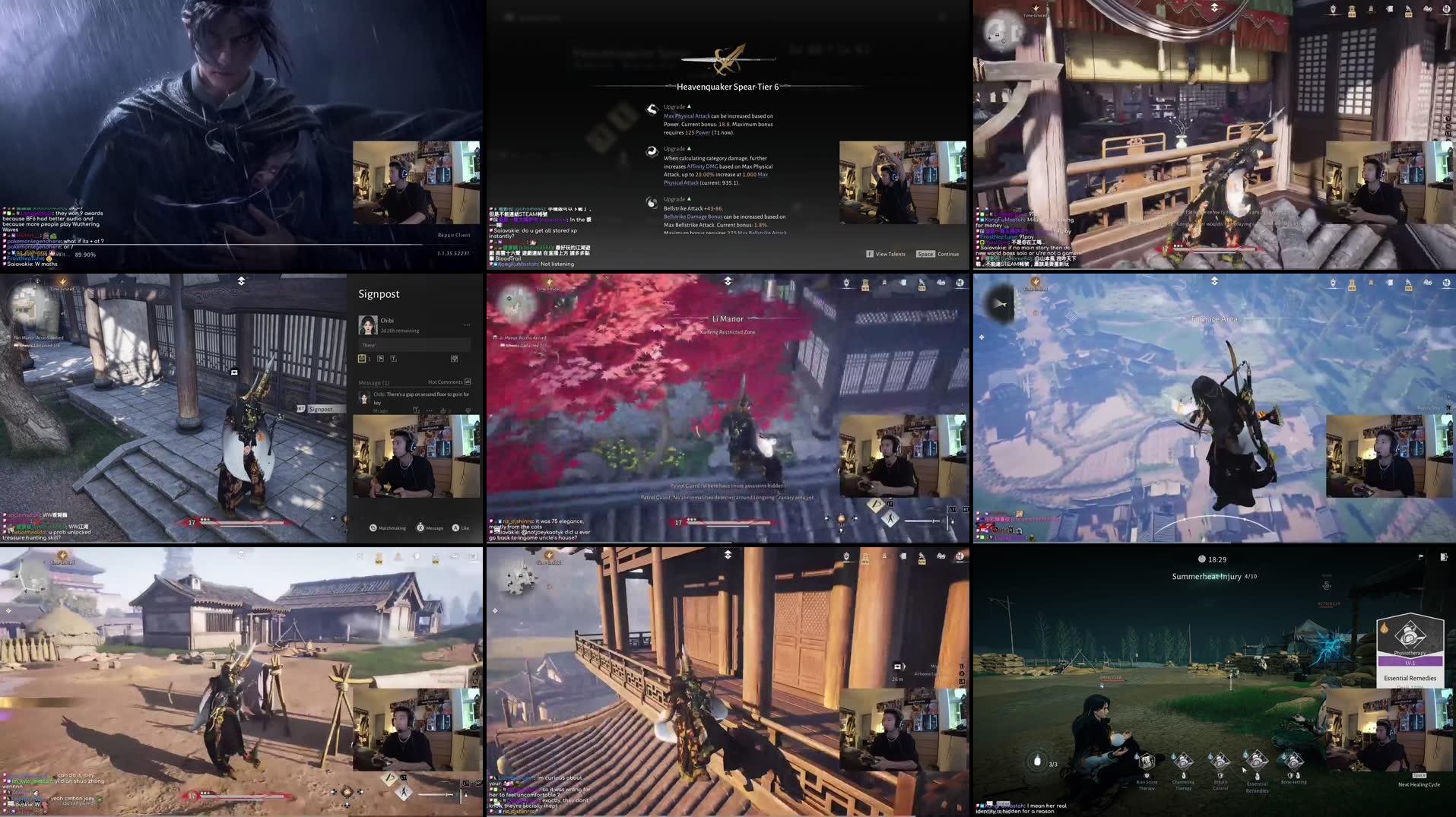1456x817 pixels.
Task: Select the Breath Control skill icon
Action: [1220, 762]
